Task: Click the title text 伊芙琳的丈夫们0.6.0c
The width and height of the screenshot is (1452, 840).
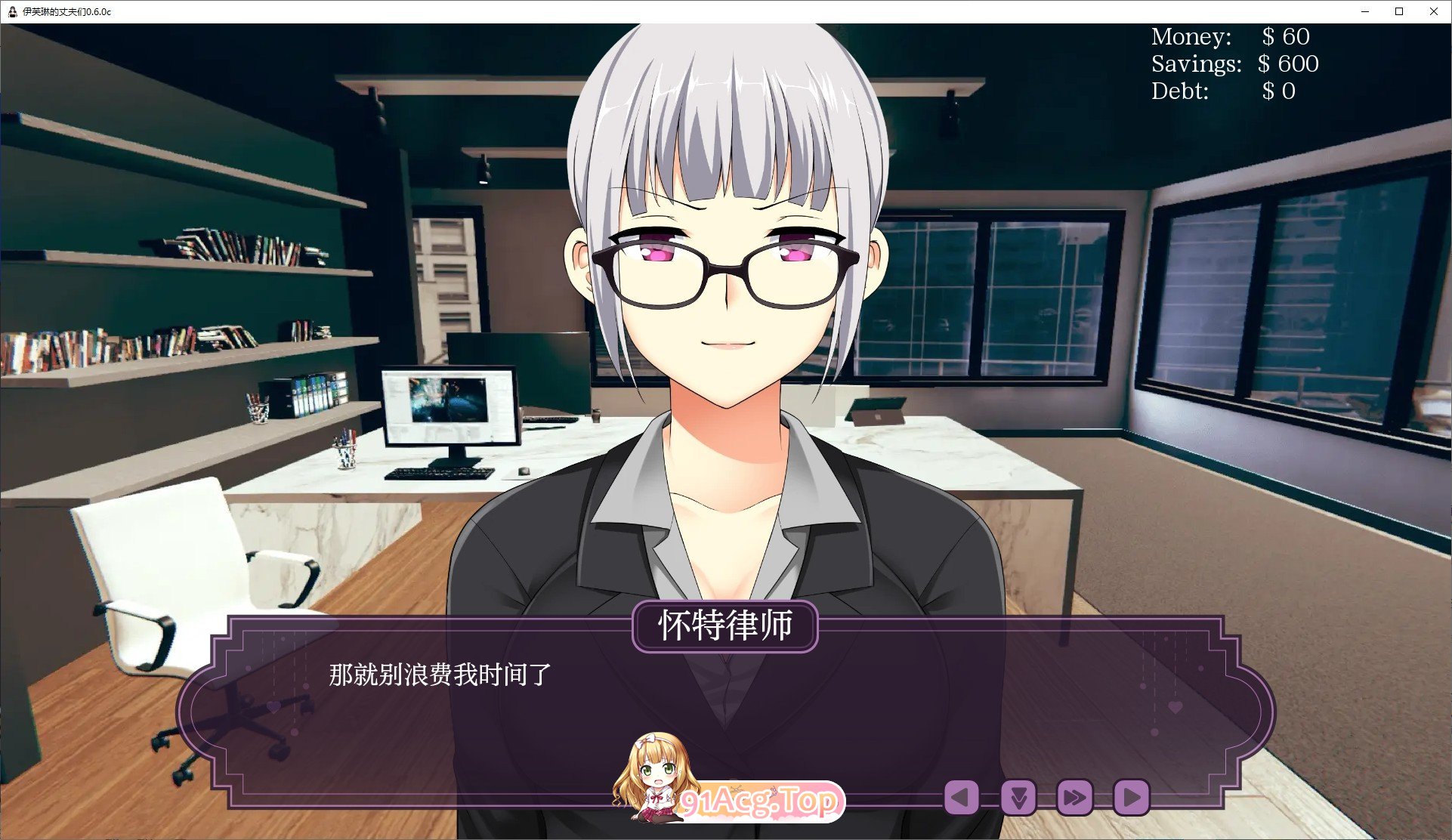Action: pos(66,11)
